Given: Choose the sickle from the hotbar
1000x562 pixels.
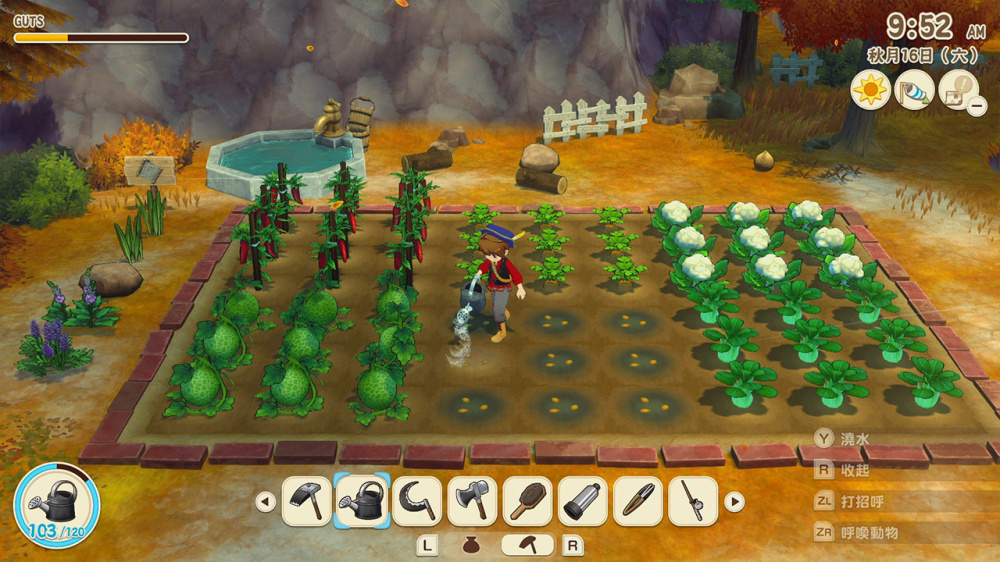Looking at the screenshot, I should click(417, 501).
